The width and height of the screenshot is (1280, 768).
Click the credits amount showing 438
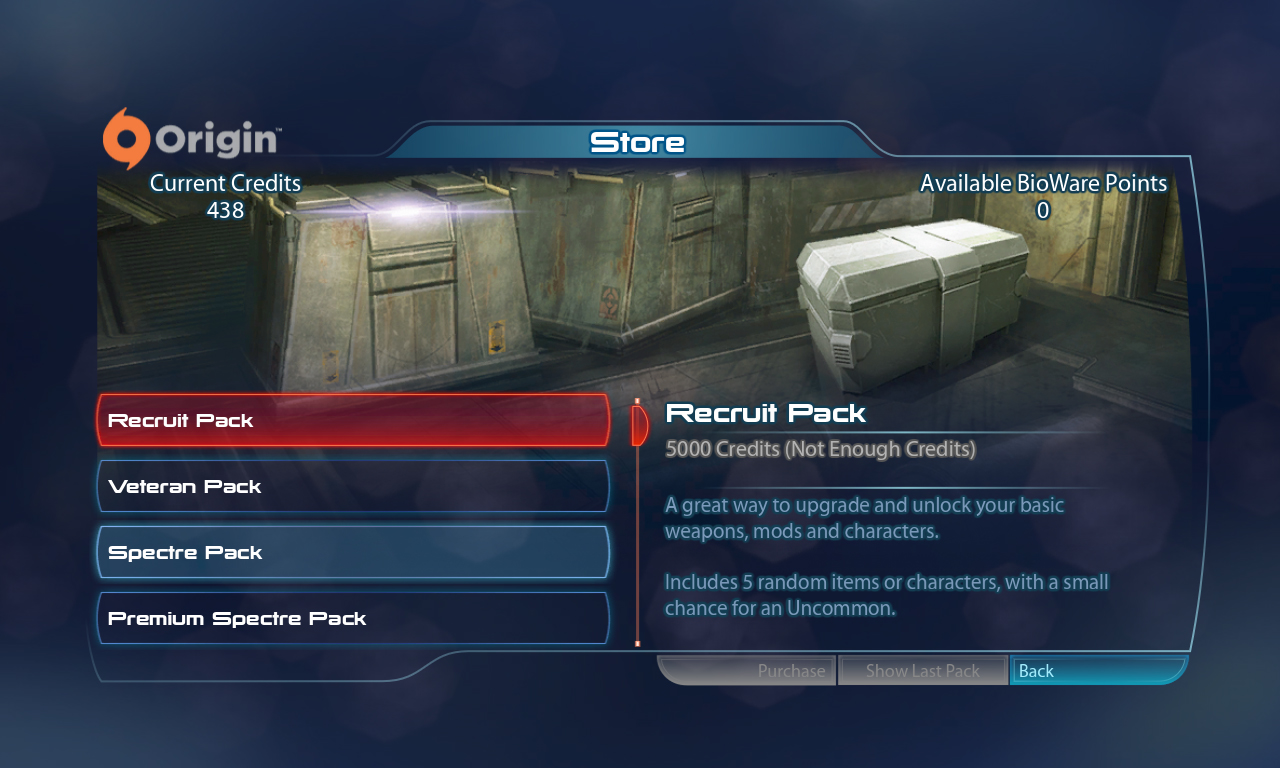pyautogui.click(x=224, y=210)
